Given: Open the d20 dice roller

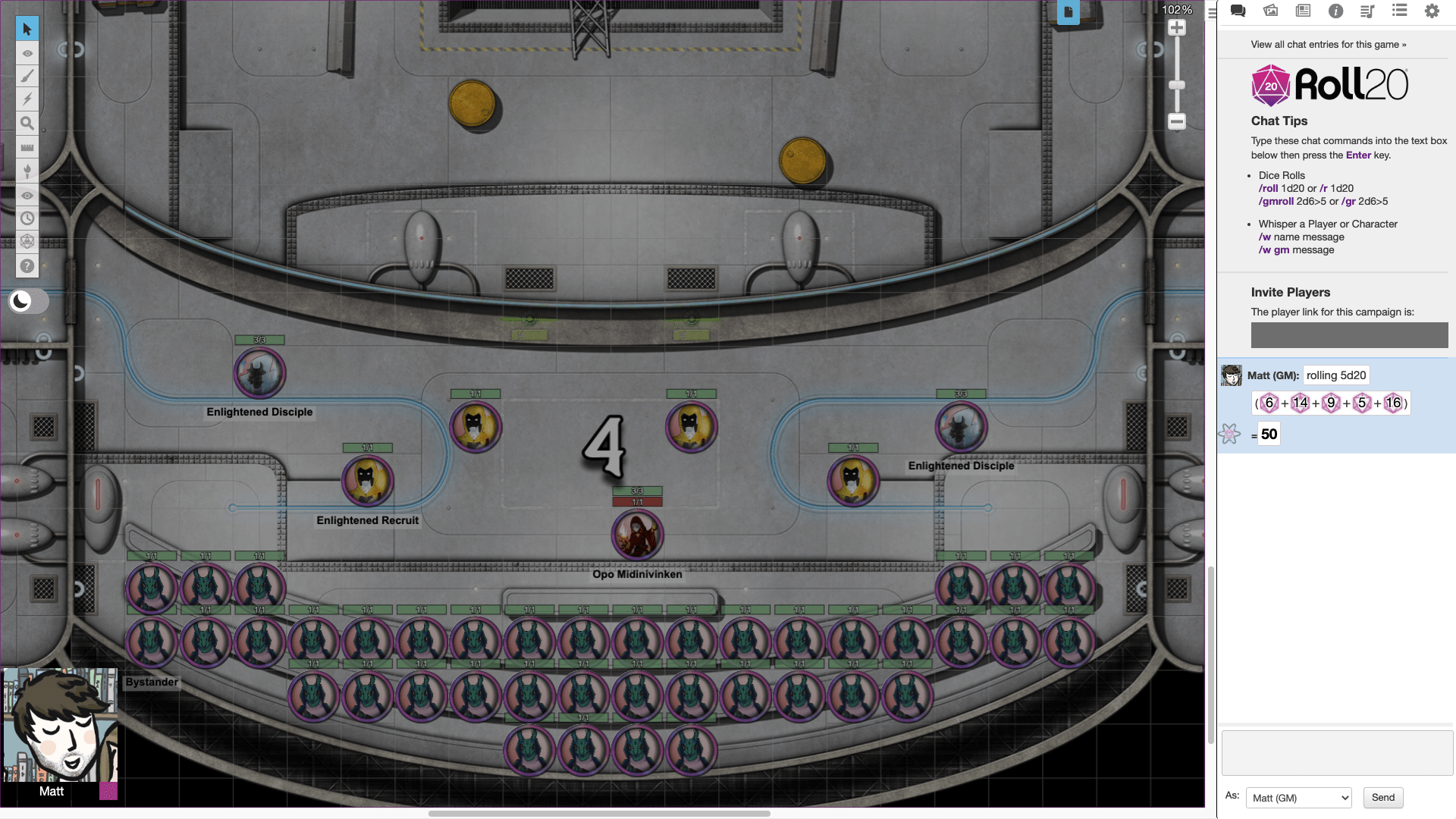Looking at the screenshot, I should click(x=27, y=242).
